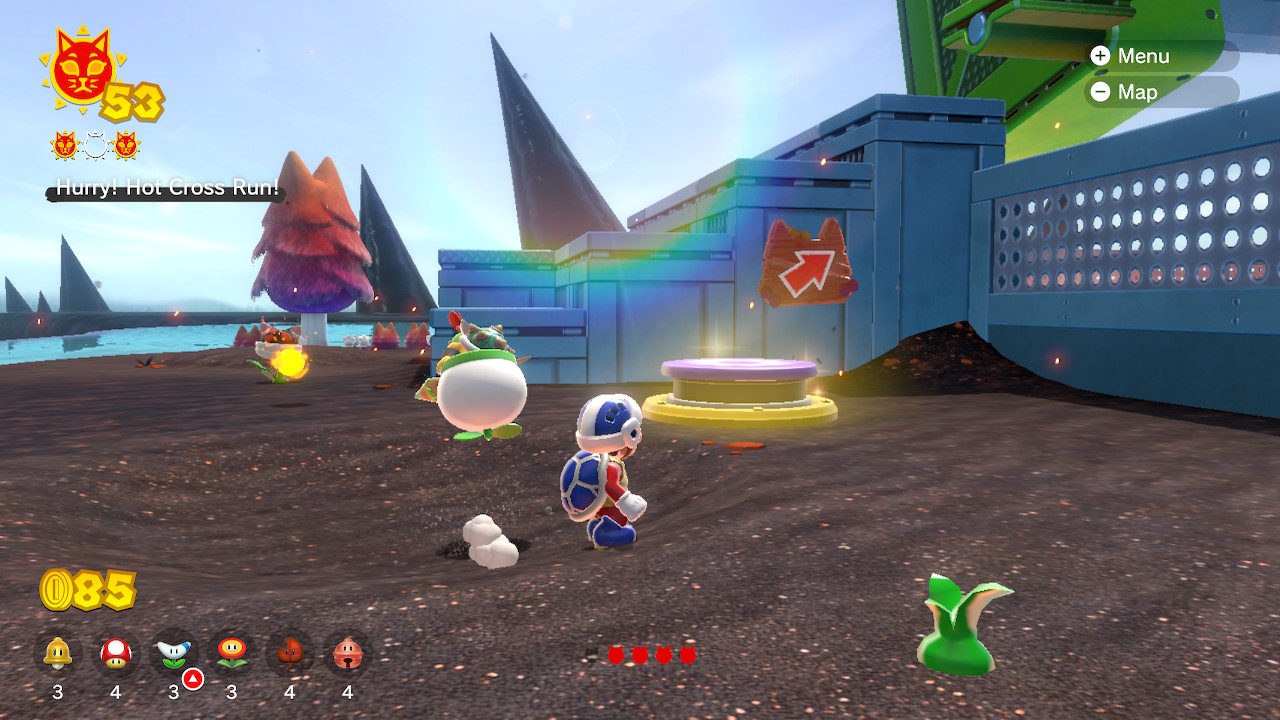Choose the Boomerang Flower power-up

tap(174, 653)
